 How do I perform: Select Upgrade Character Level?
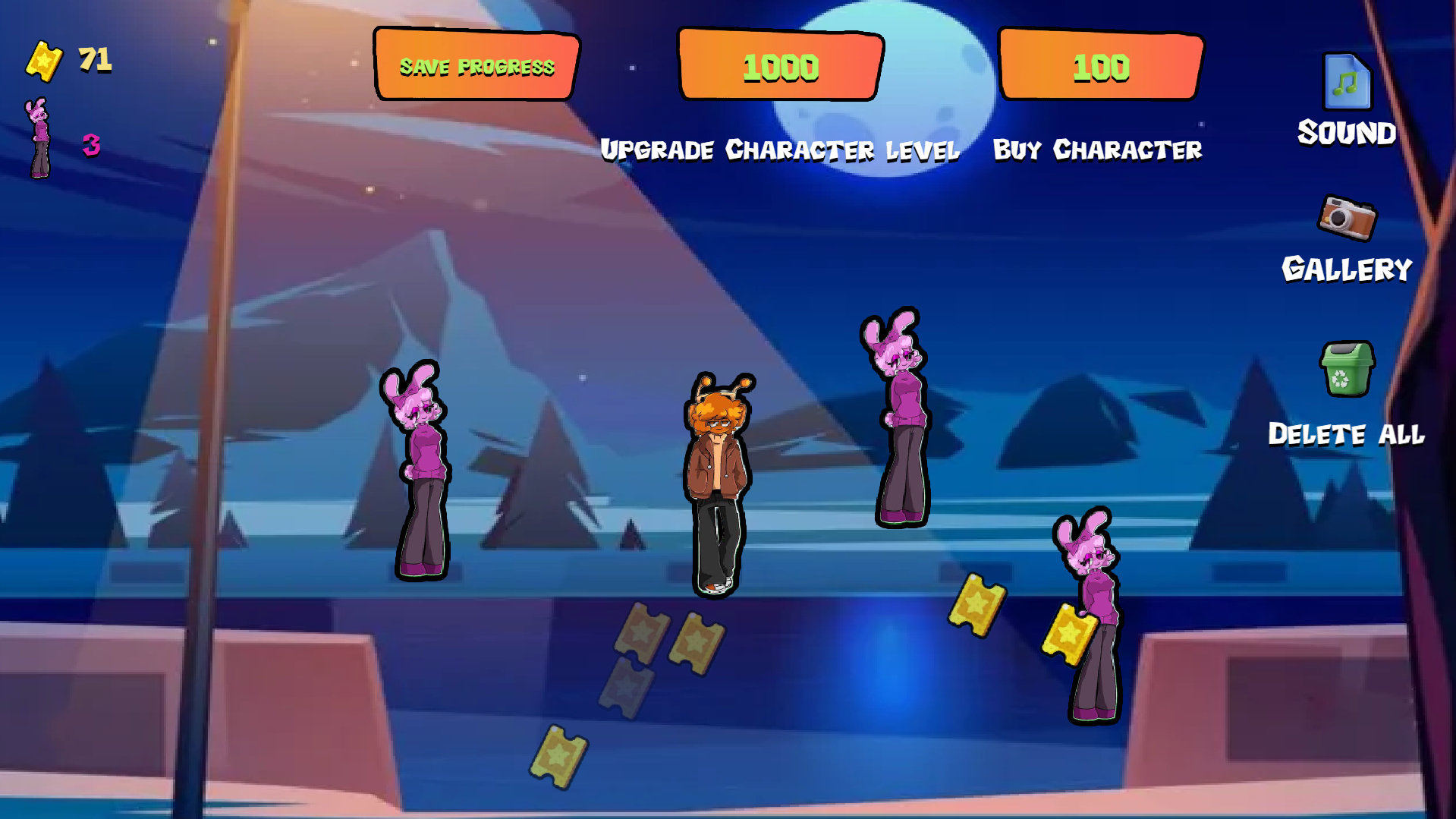point(780,150)
